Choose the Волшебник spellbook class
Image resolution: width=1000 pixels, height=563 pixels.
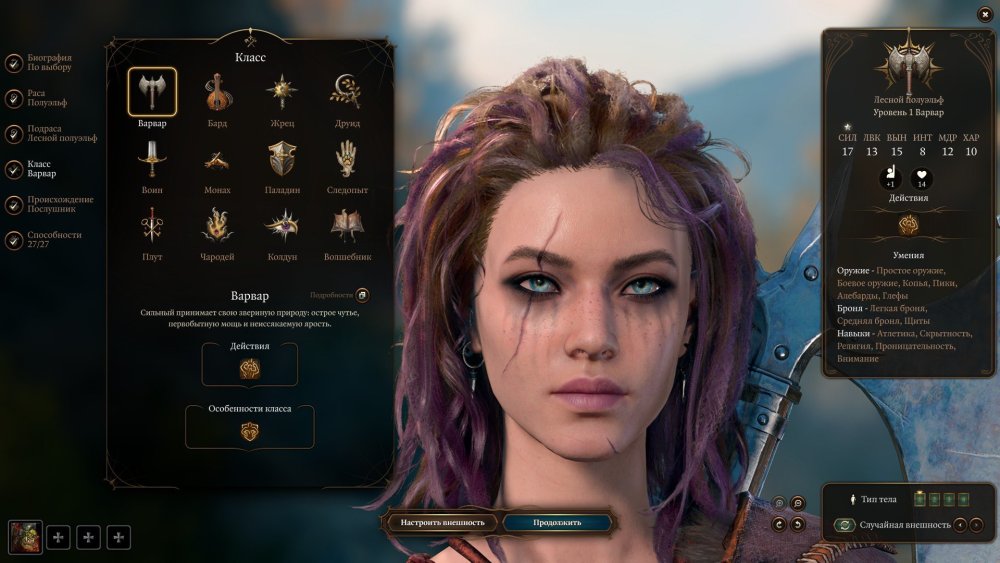point(346,227)
